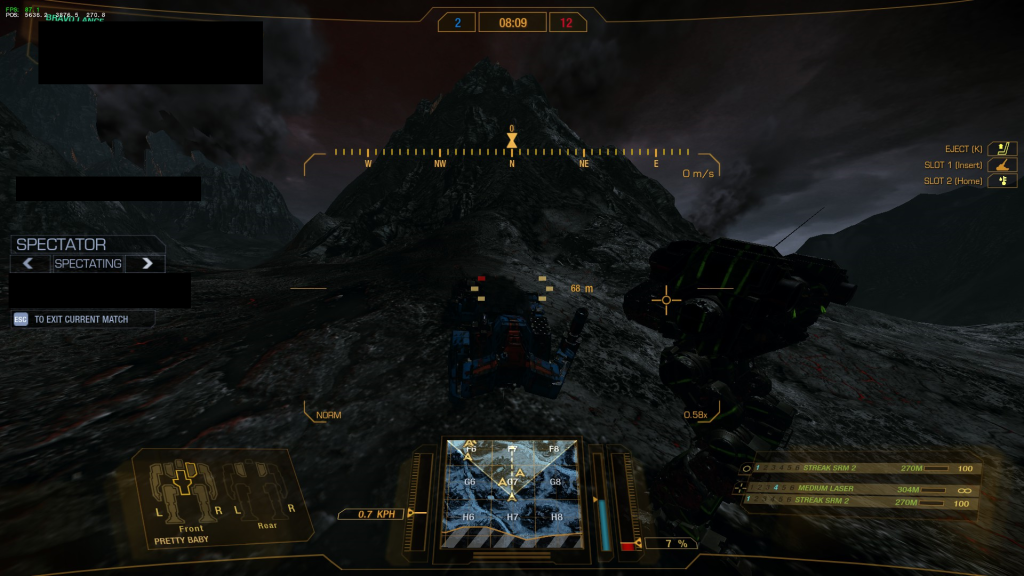Switch to the next spectated player
The width and height of the screenshot is (1024, 576).
pyautogui.click(x=146, y=264)
